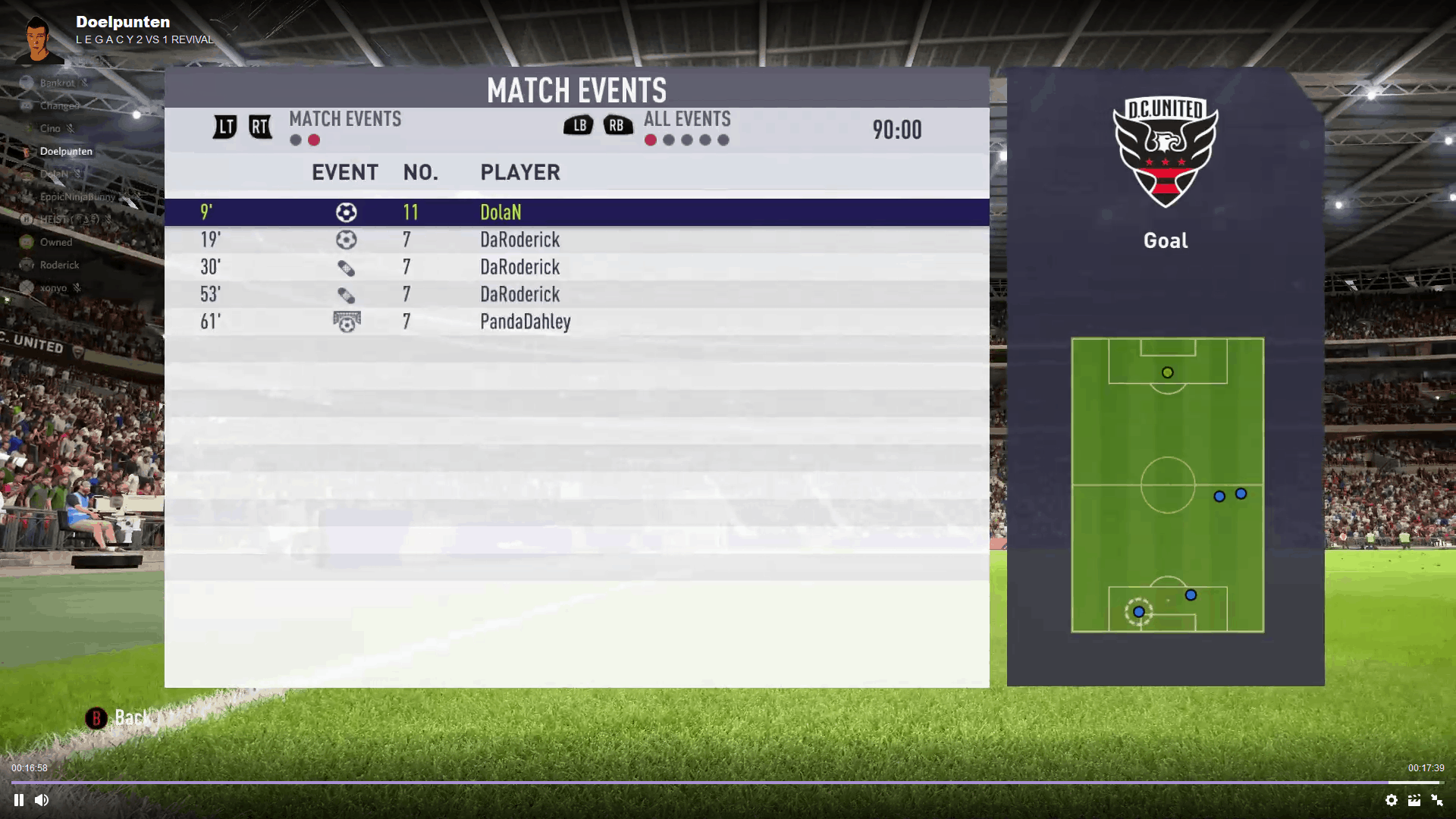This screenshot has height=819, width=1456.
Task: Highlight the 53' DaRoderick event row
Action: pyautogui.click(x=576, y=294)
